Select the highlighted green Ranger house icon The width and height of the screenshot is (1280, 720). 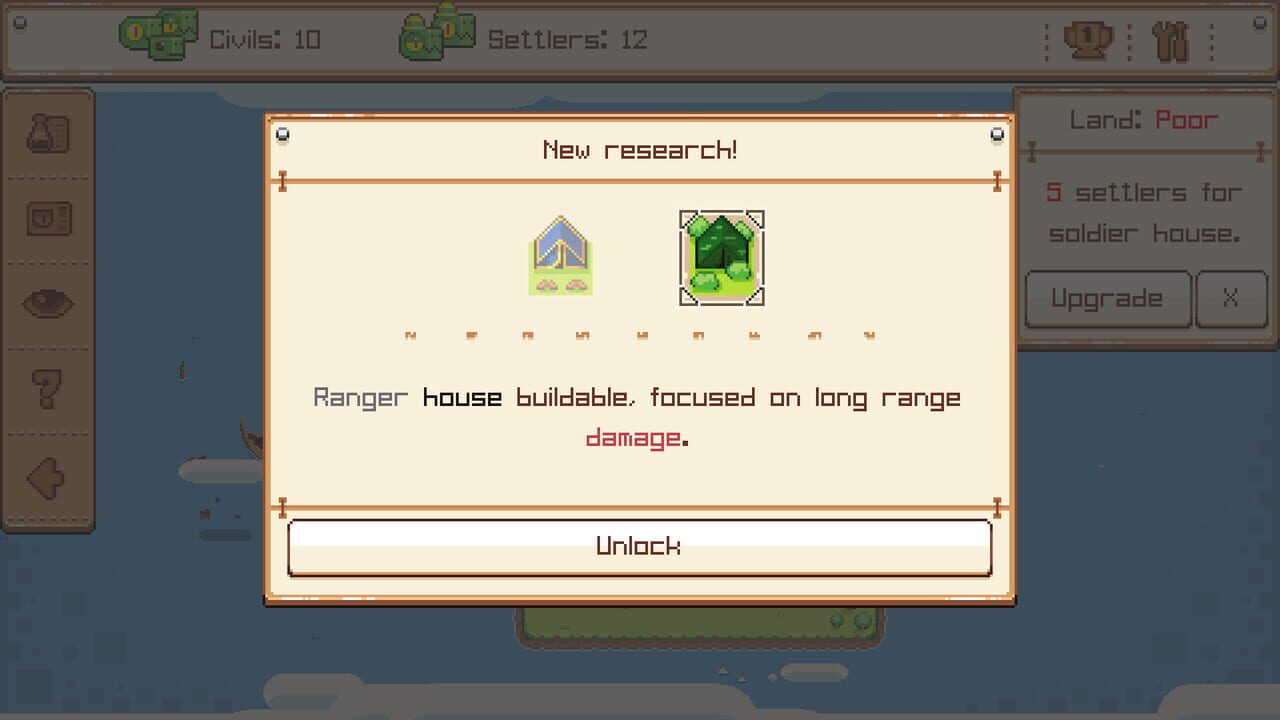721,258
